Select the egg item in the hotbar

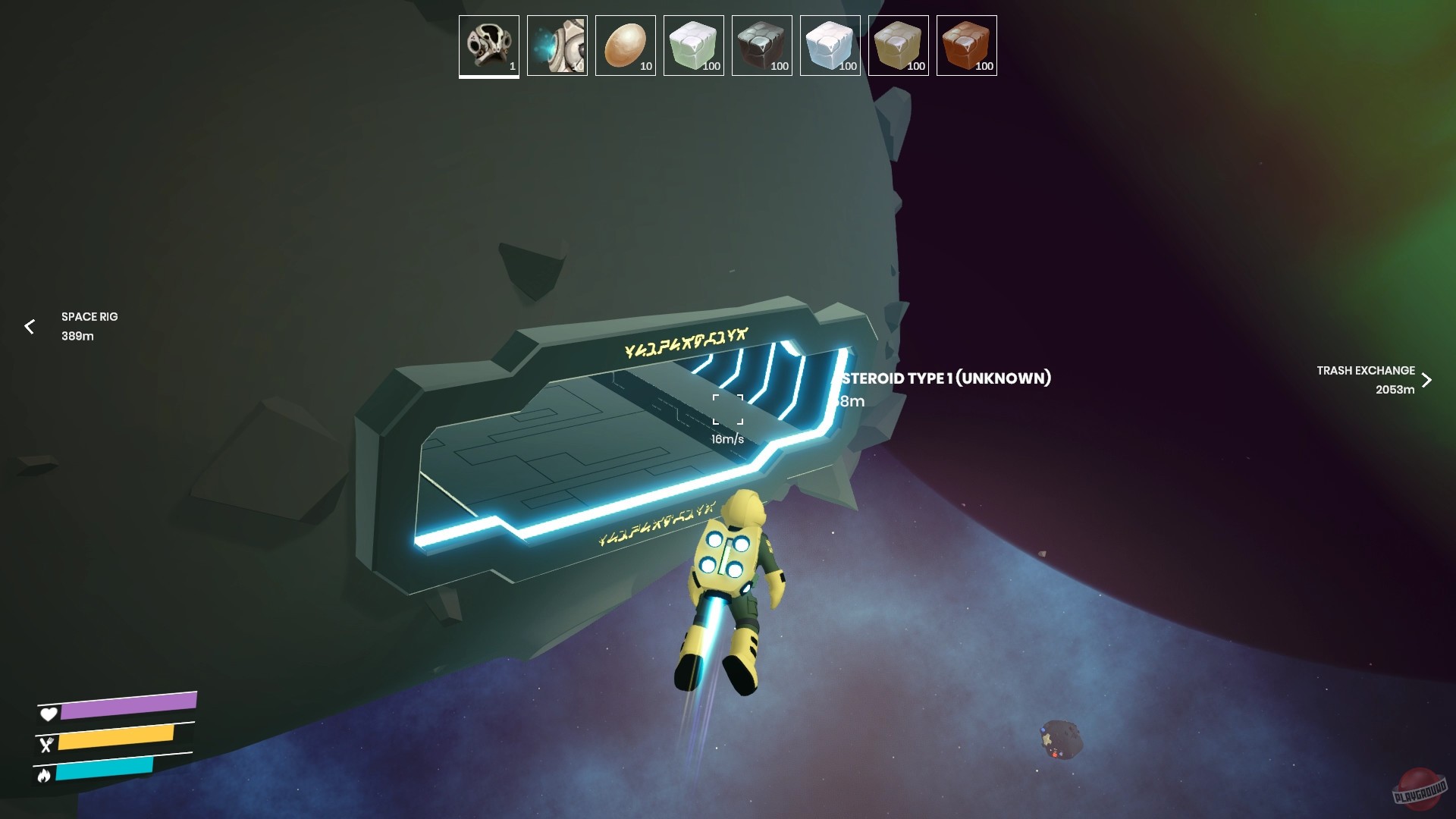(624, 45)
